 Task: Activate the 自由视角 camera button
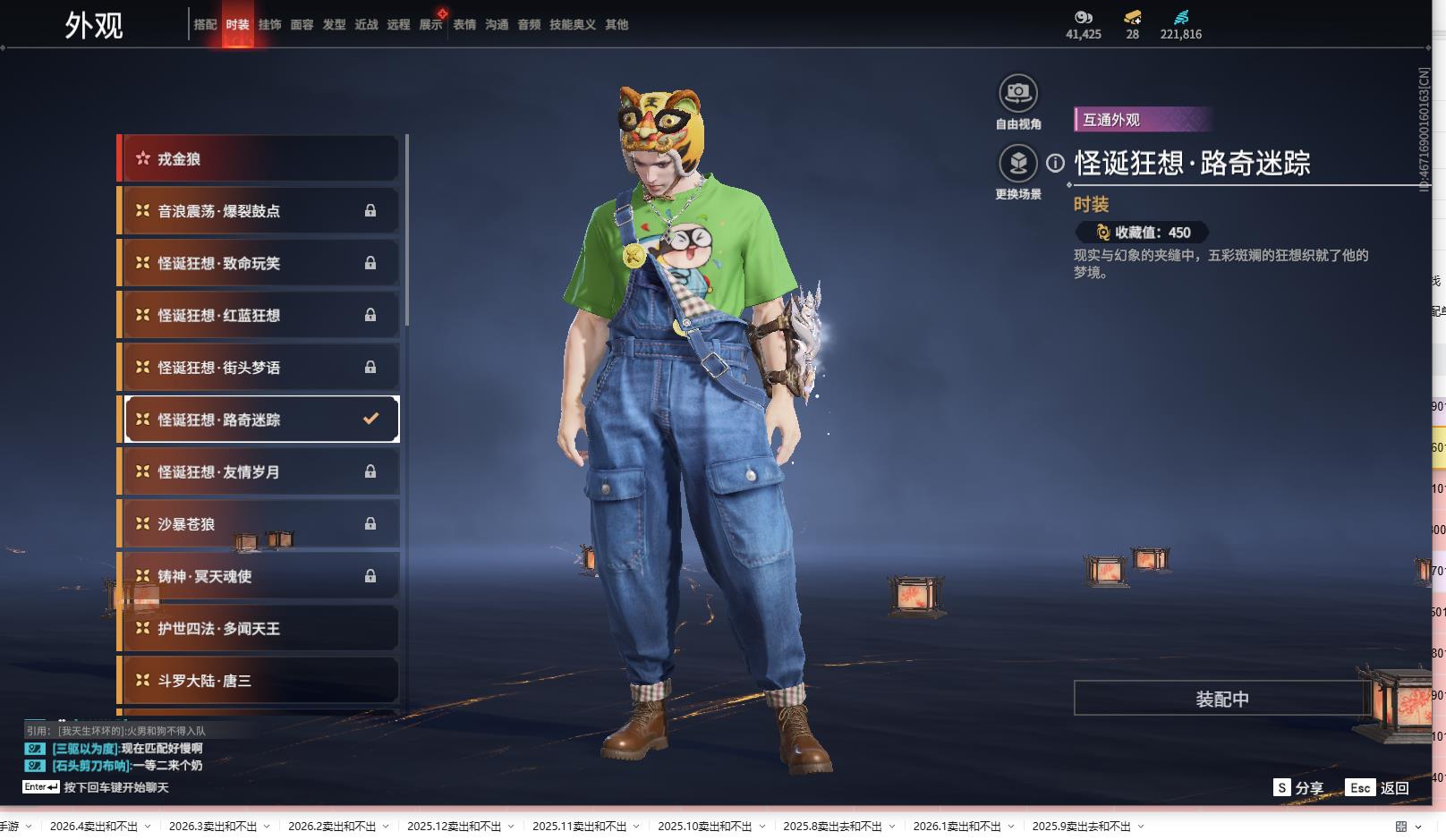pos(1017,93)
